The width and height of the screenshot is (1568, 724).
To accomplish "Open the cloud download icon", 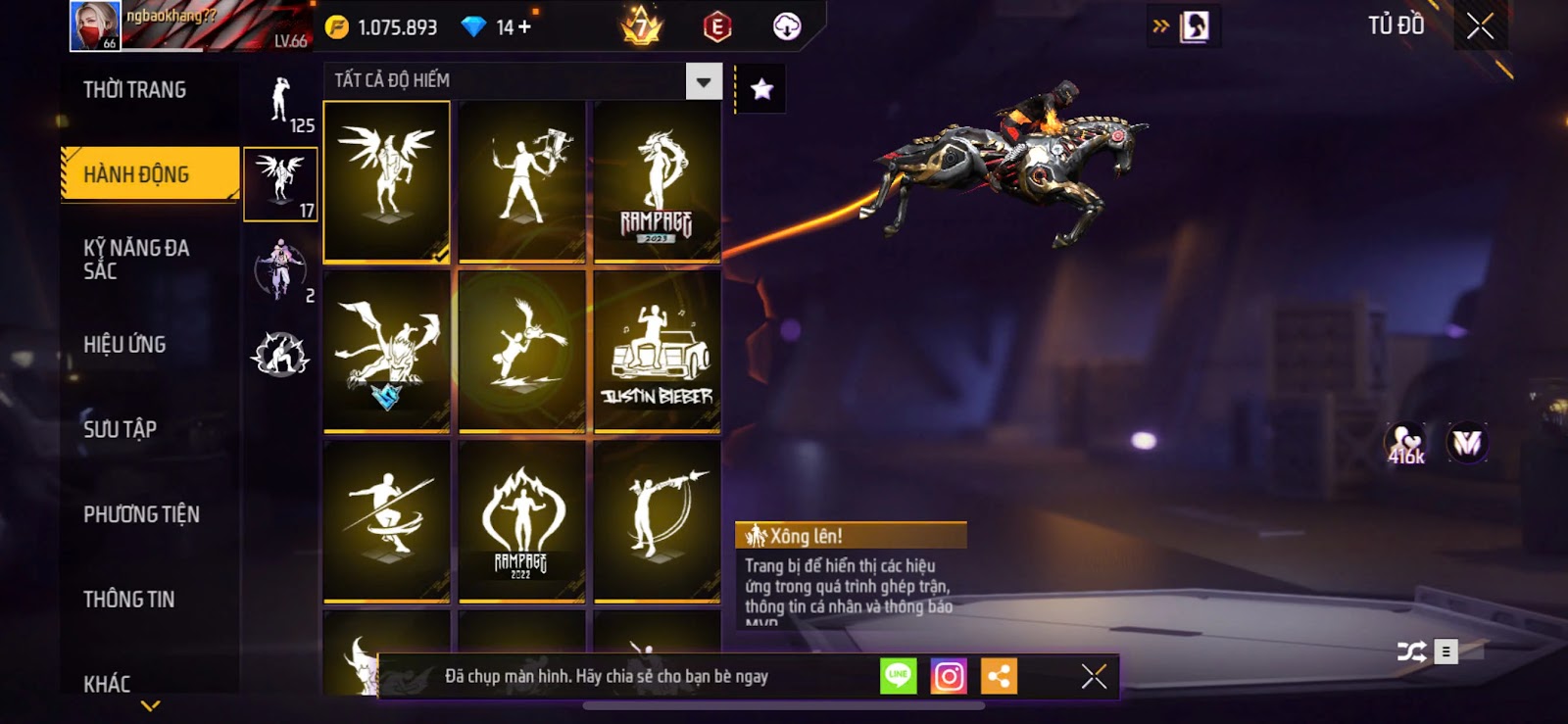I will [787, 26].
